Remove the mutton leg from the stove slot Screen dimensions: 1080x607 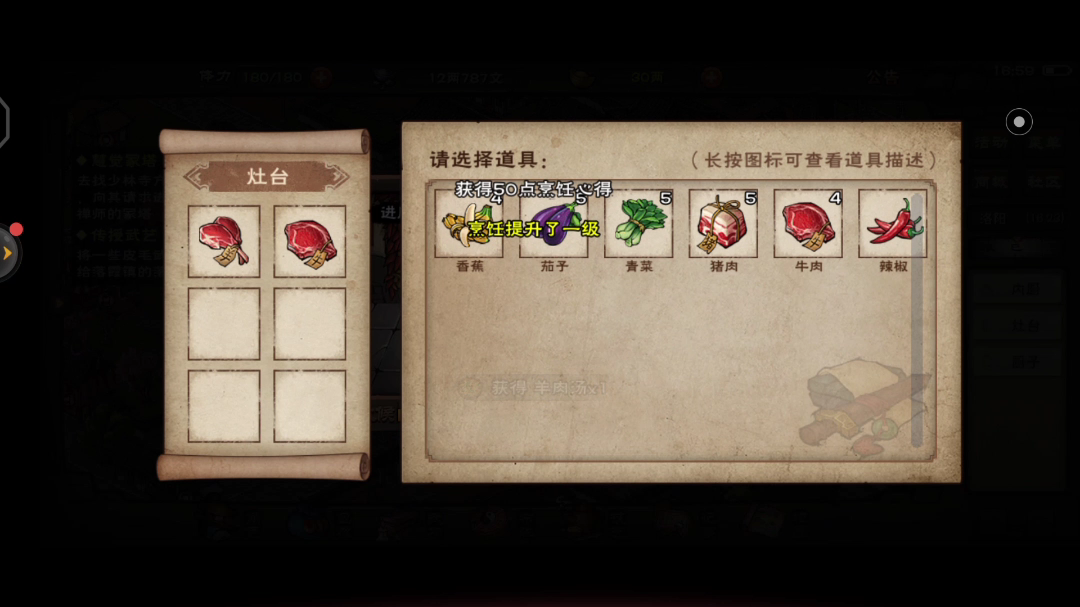224,242
